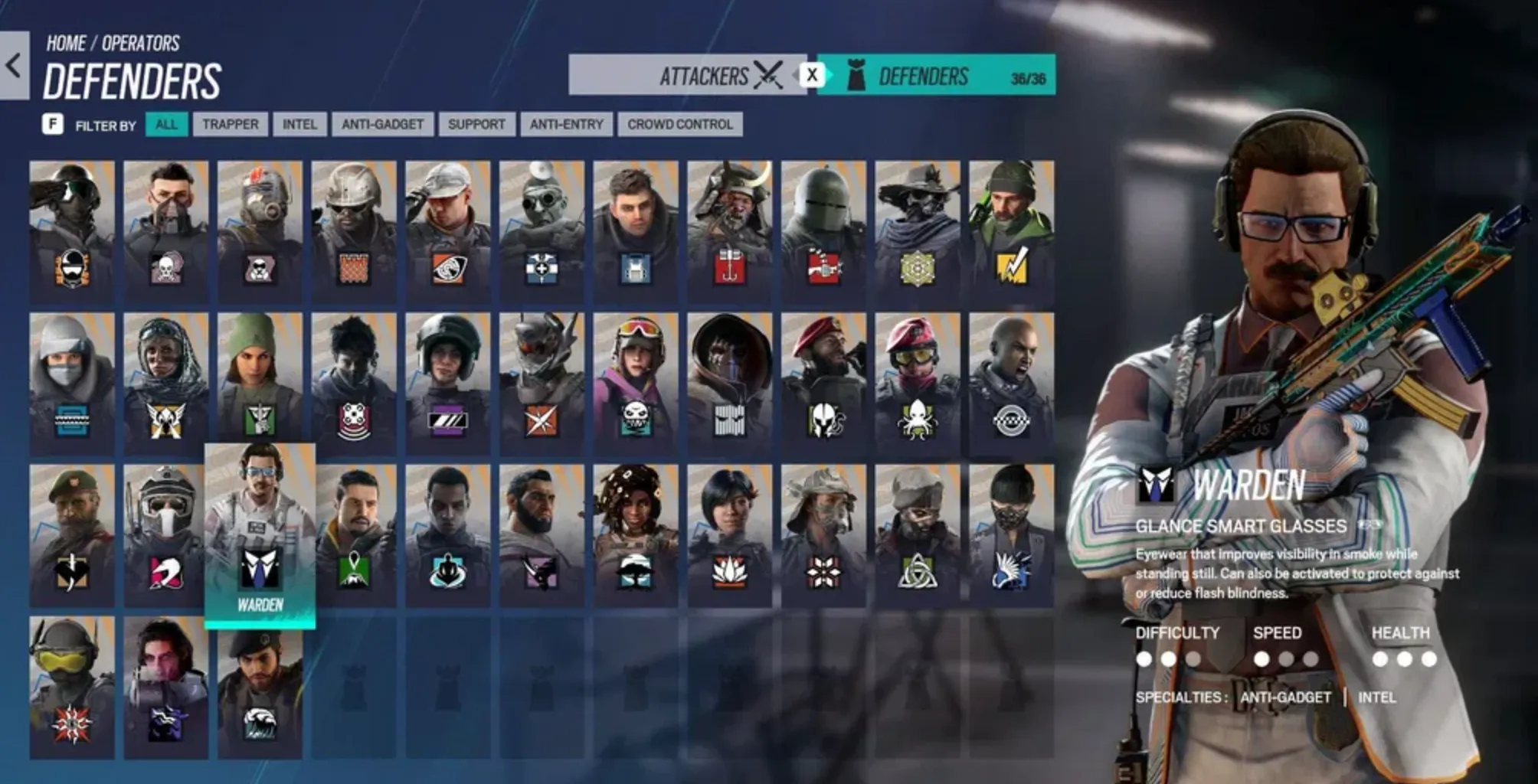
Task: Toggle the CROWD CONTROL filter
Action: [x=679, y=125]
